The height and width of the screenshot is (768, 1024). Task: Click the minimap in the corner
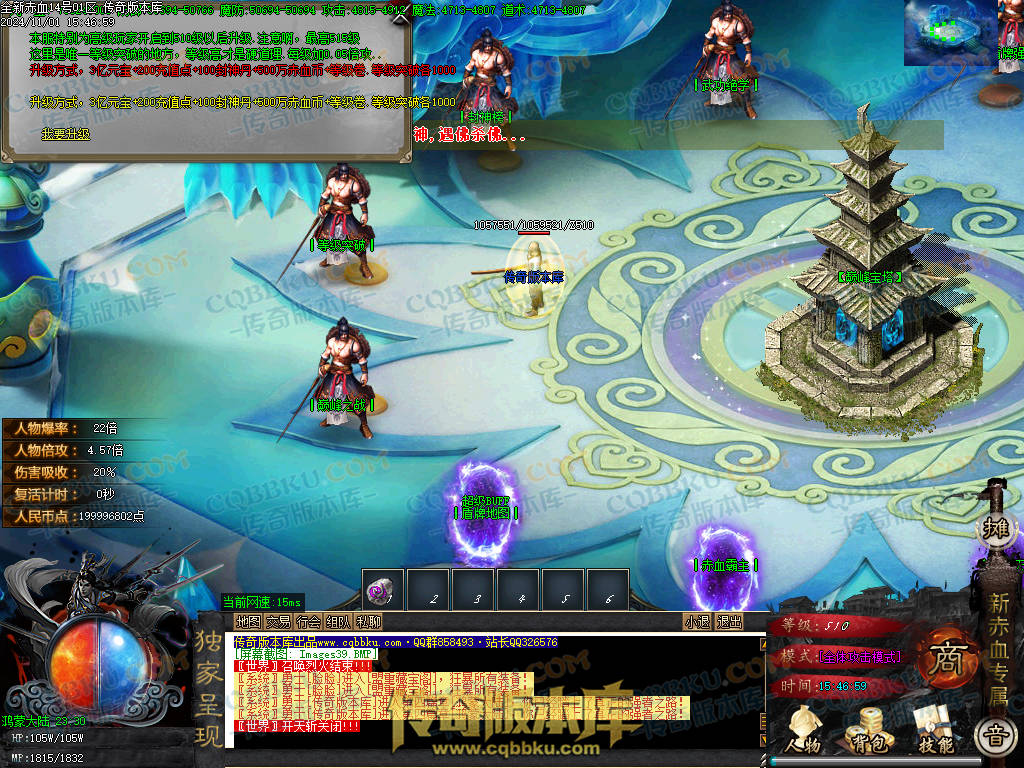click(x=949, y=32)
